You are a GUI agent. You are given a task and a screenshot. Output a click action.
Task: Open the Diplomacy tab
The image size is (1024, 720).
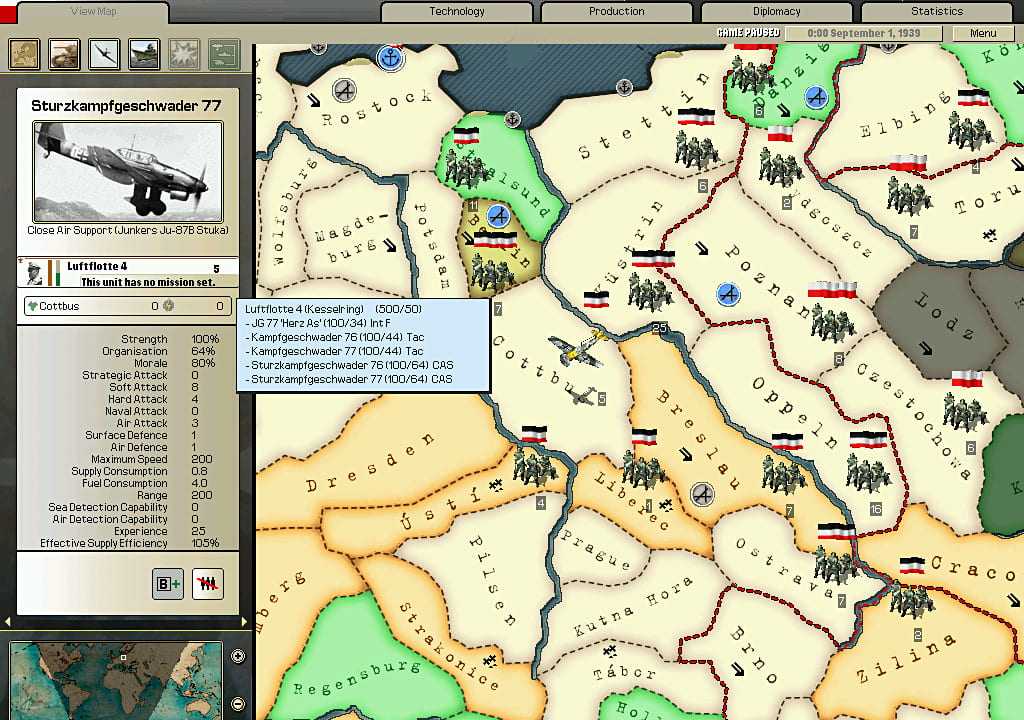click(777, 12)
